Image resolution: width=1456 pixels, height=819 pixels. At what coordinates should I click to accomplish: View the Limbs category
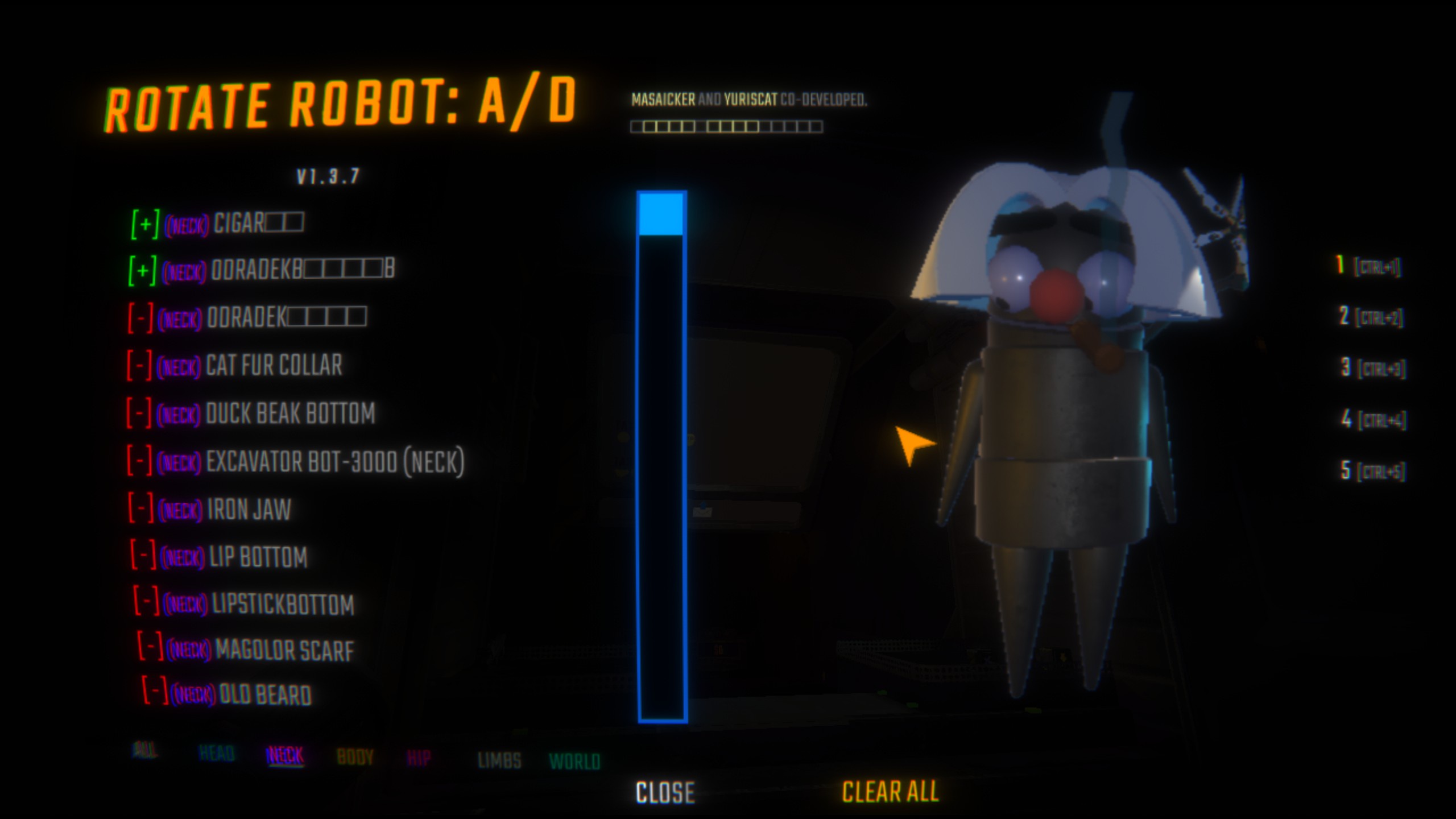(499, 760)
